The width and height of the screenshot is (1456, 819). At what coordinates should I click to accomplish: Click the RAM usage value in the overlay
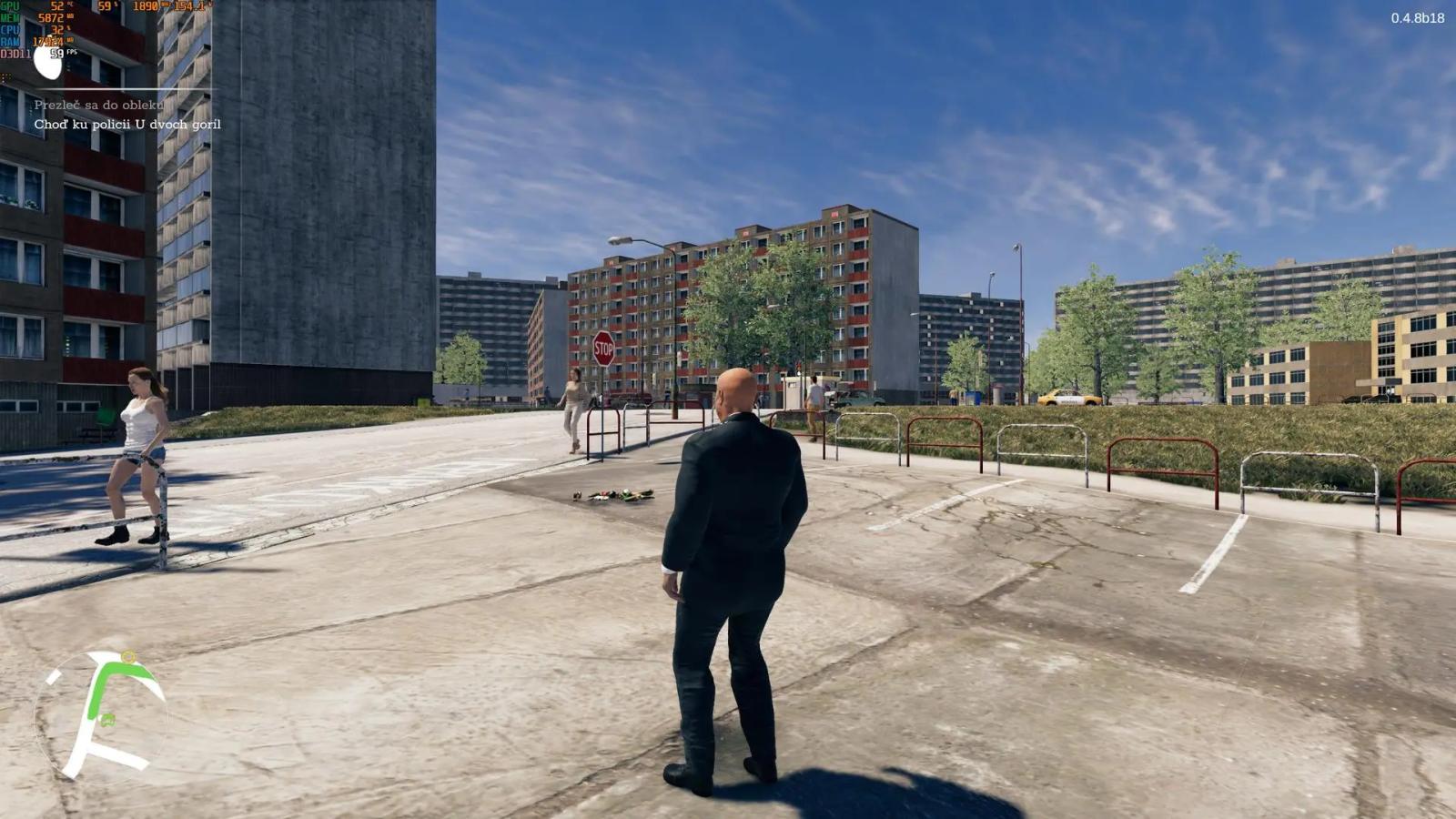pos(50,41)
